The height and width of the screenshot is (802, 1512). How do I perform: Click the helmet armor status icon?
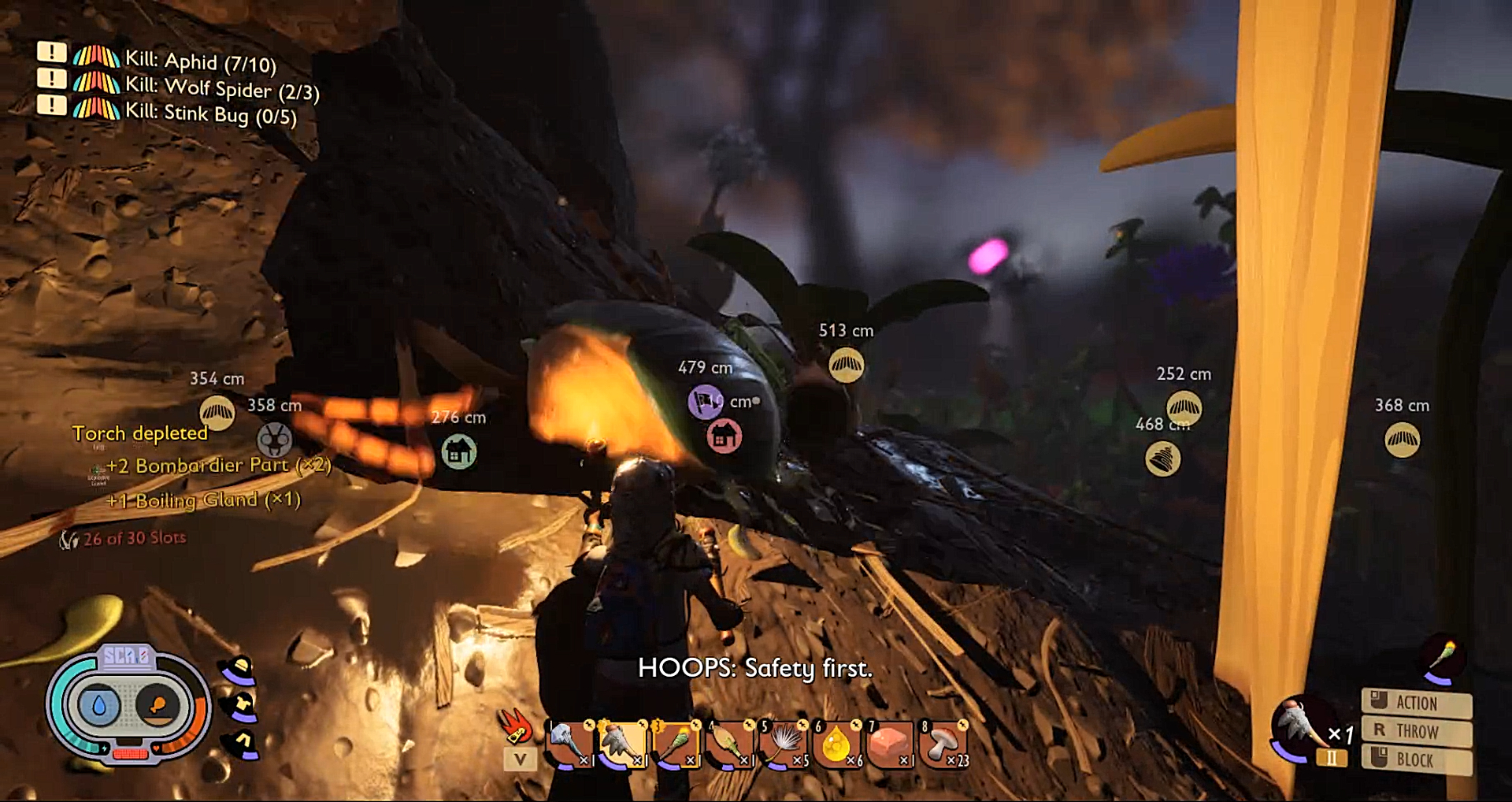click(x=239, y=670)
